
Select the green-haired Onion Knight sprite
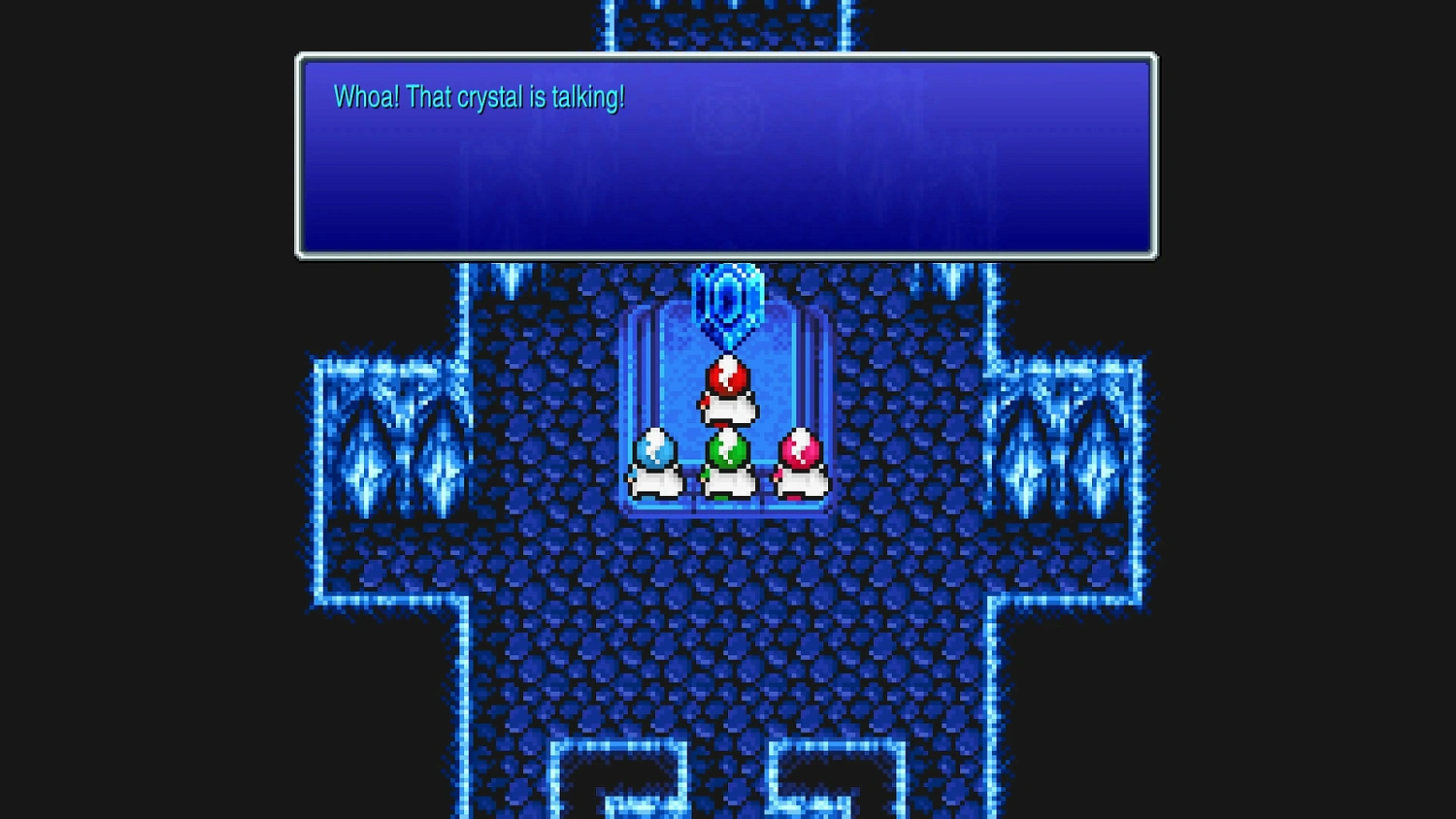[x=727, y=461]
